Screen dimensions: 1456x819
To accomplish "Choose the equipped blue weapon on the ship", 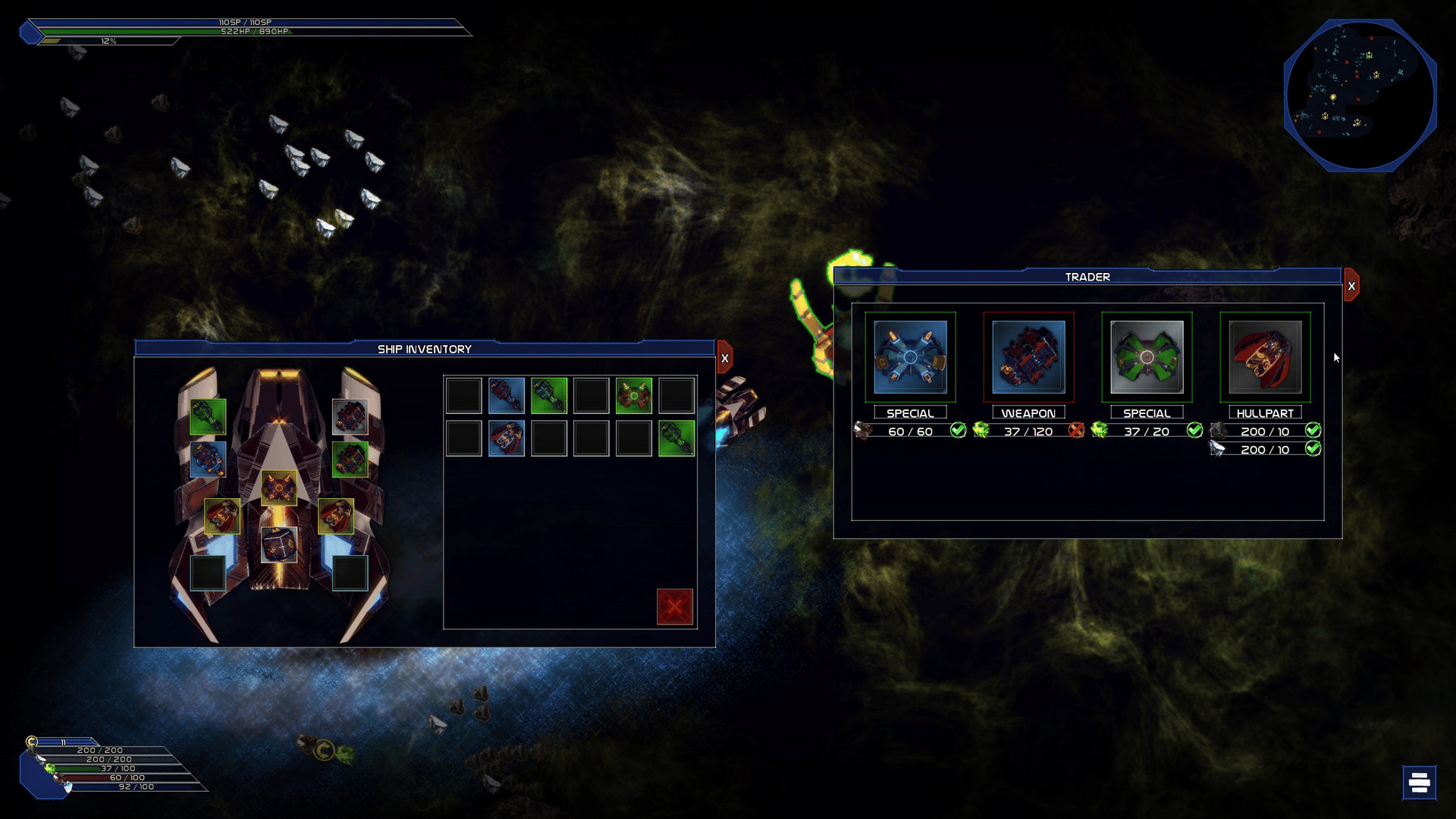I will click(208, 459).
